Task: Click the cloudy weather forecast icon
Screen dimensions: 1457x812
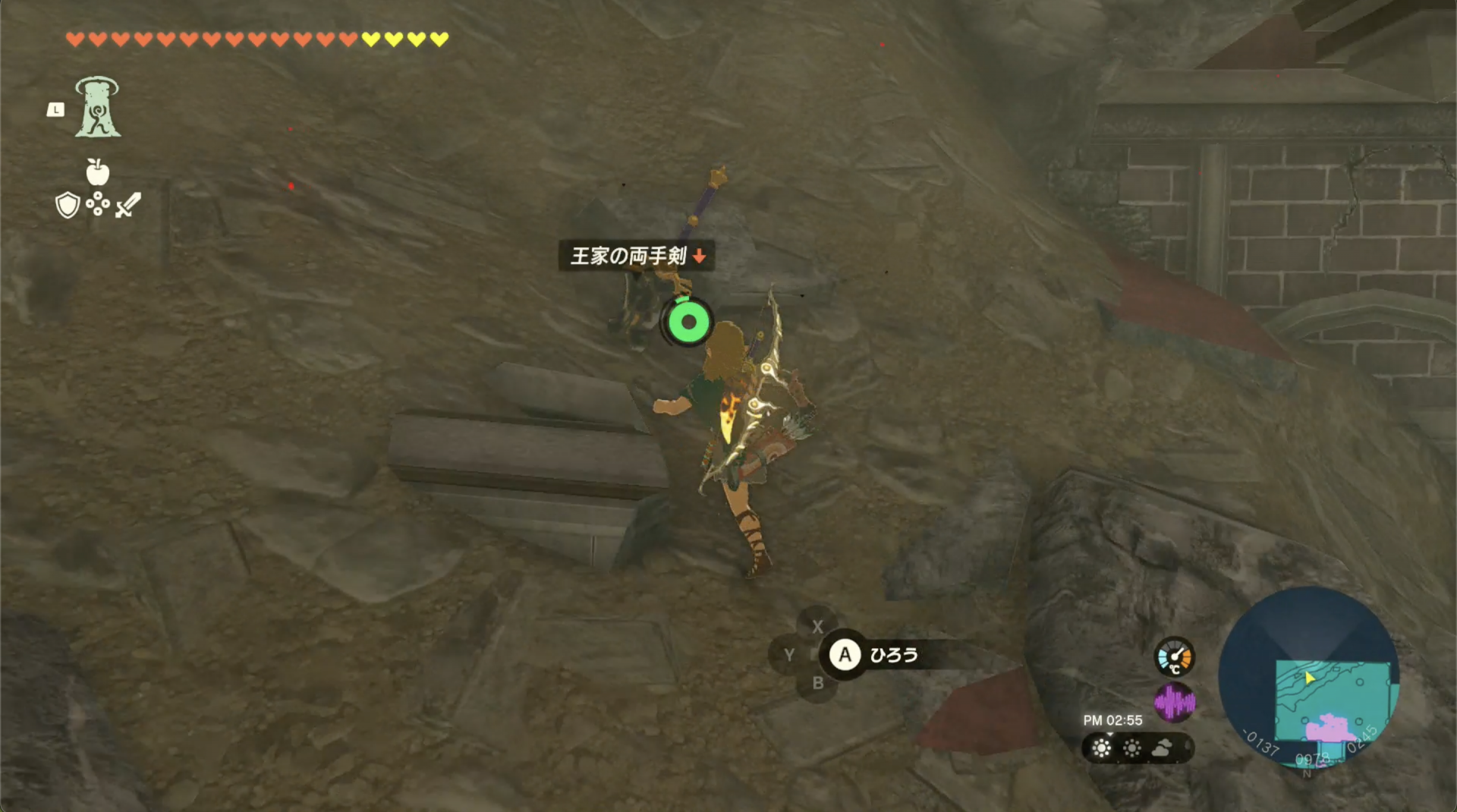Action: coord(1163,748)
